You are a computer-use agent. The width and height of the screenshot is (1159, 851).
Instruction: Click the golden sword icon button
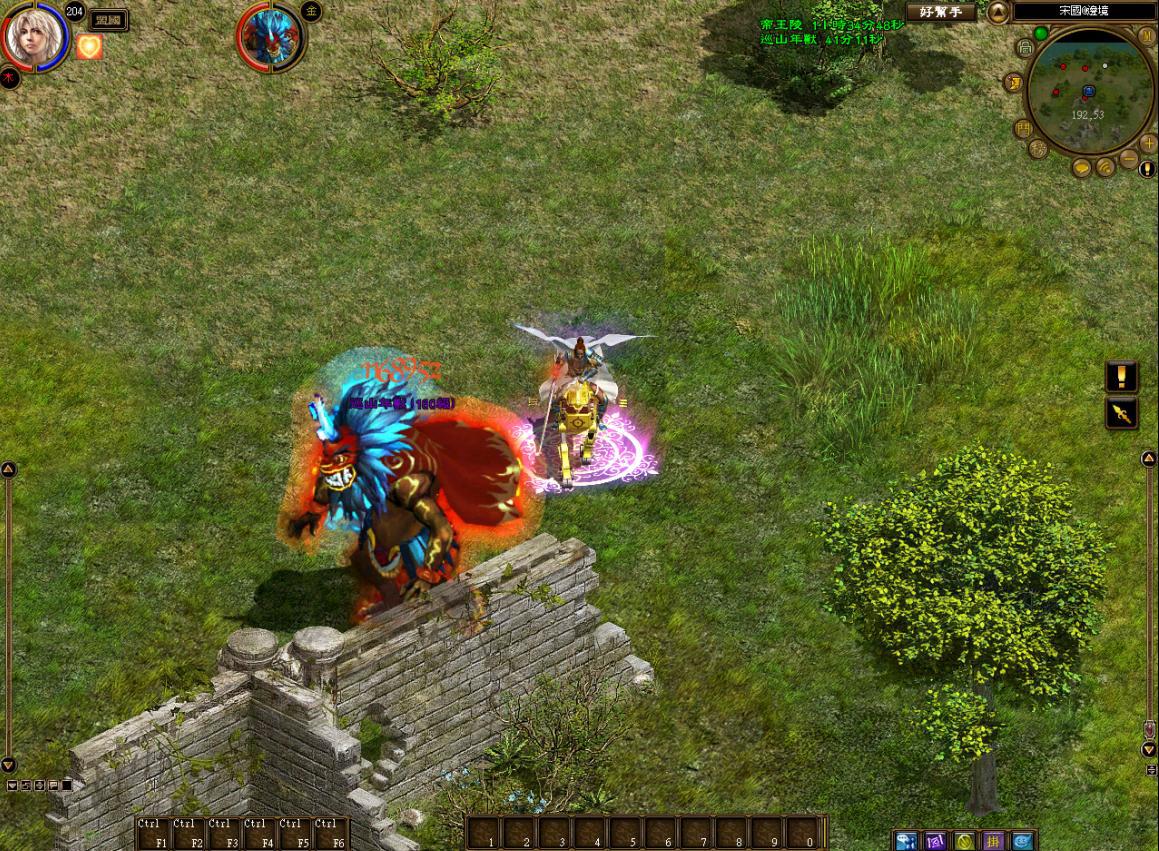[1121, 412]
